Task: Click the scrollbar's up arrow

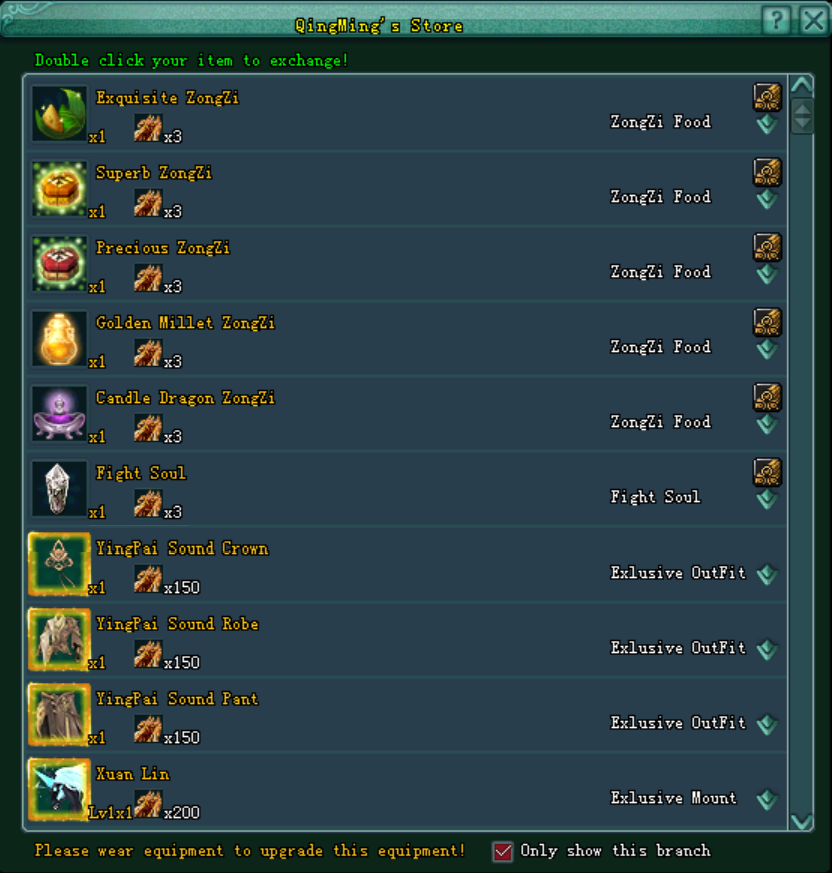Action: tap(802, 85)
